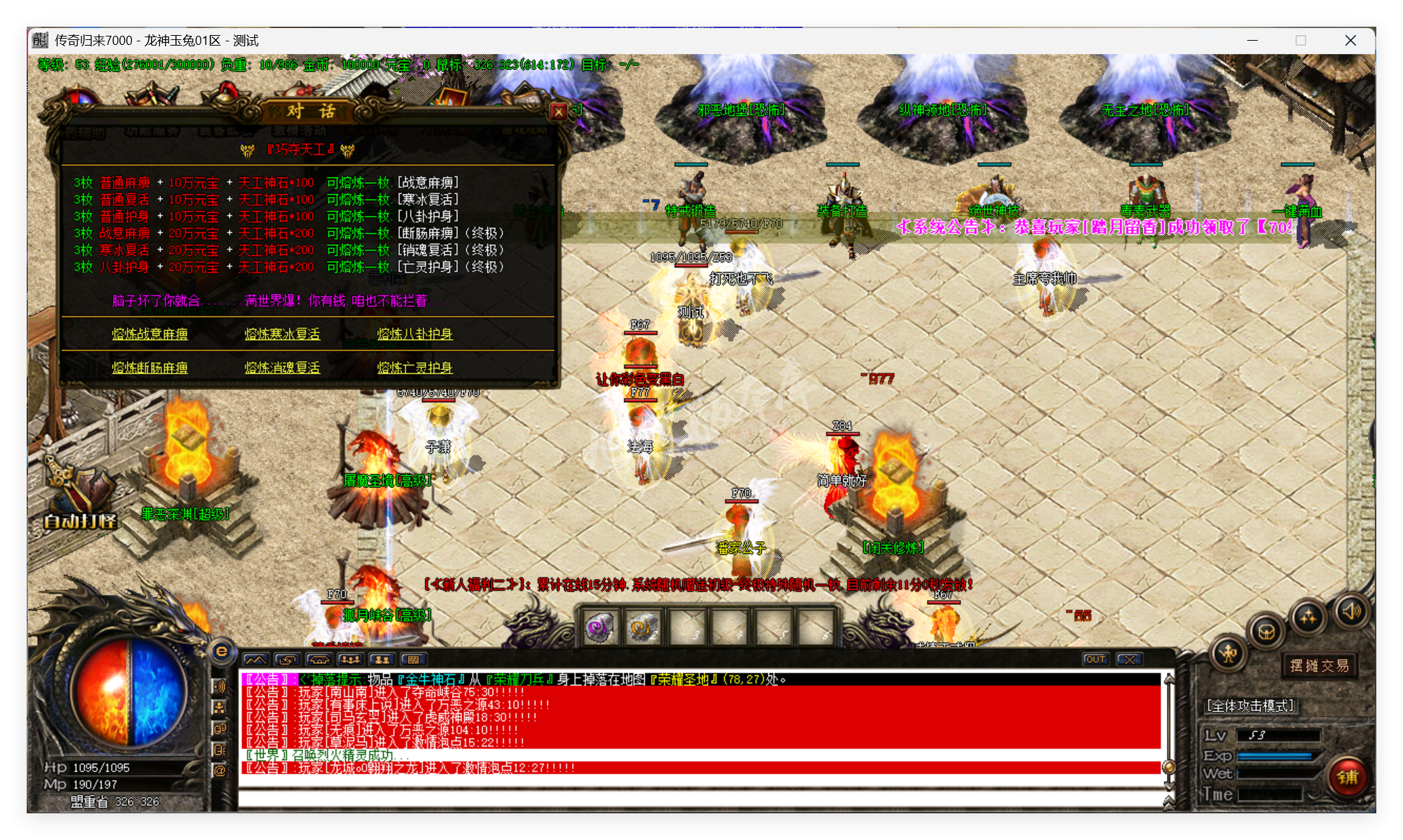Toggle the [全体攻击模式] attack mode
The image size is (1403, 840).
coord(1251,705)
